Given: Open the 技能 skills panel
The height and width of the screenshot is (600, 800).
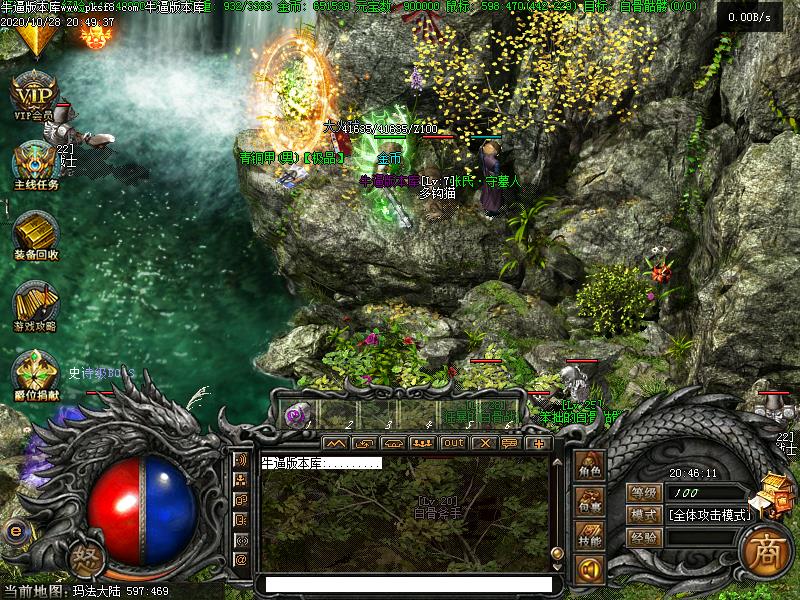Looking at the screenshot, I should (x=589, y=539).
